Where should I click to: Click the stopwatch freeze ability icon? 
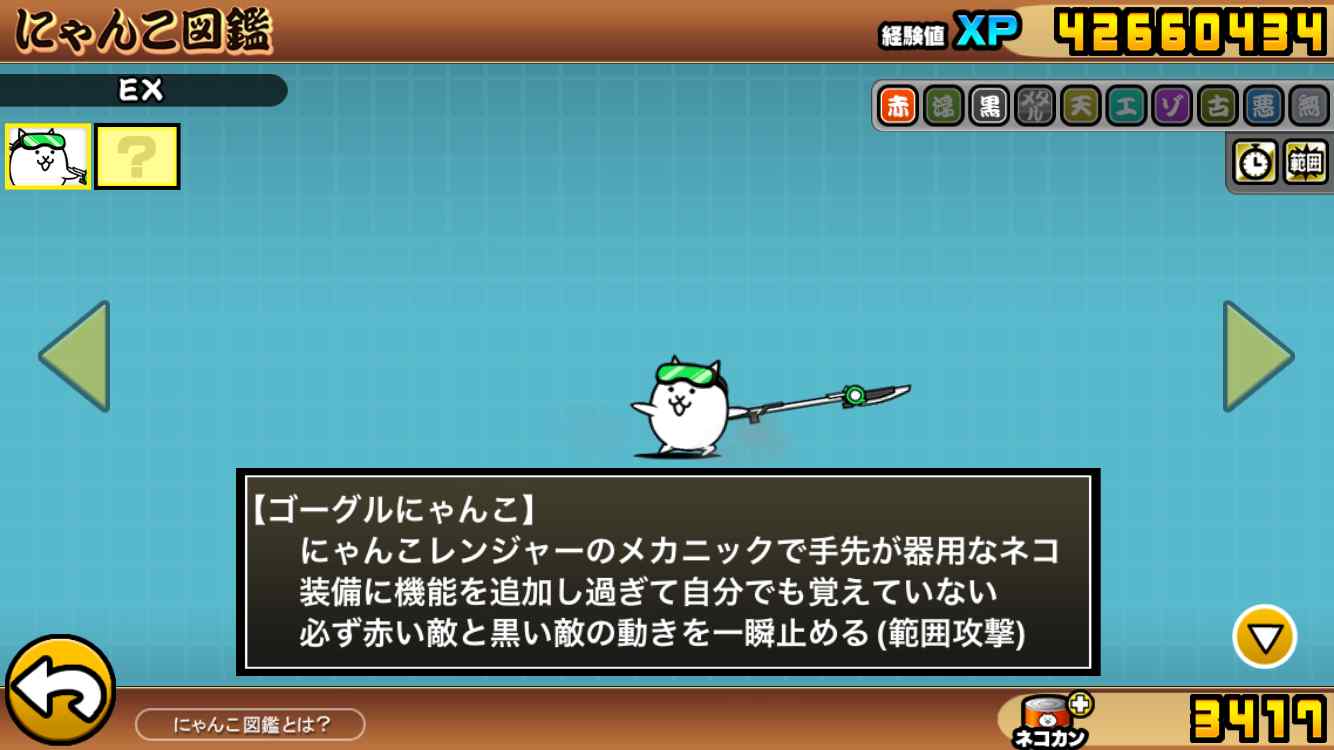click(1256, 162)
